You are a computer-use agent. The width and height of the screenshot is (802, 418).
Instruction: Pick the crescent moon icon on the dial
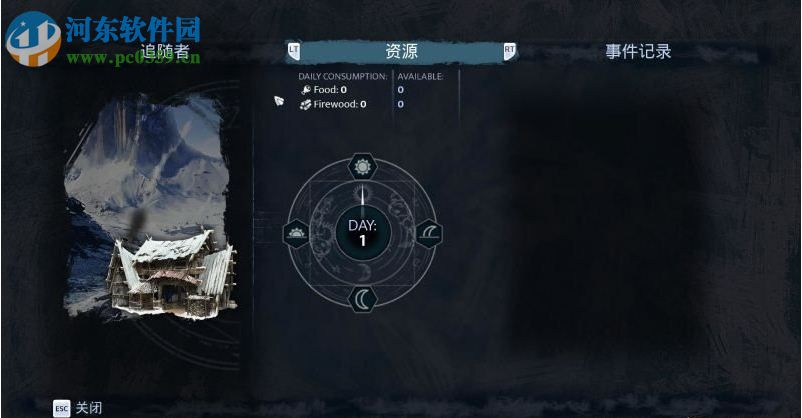[x=362, y=298]
